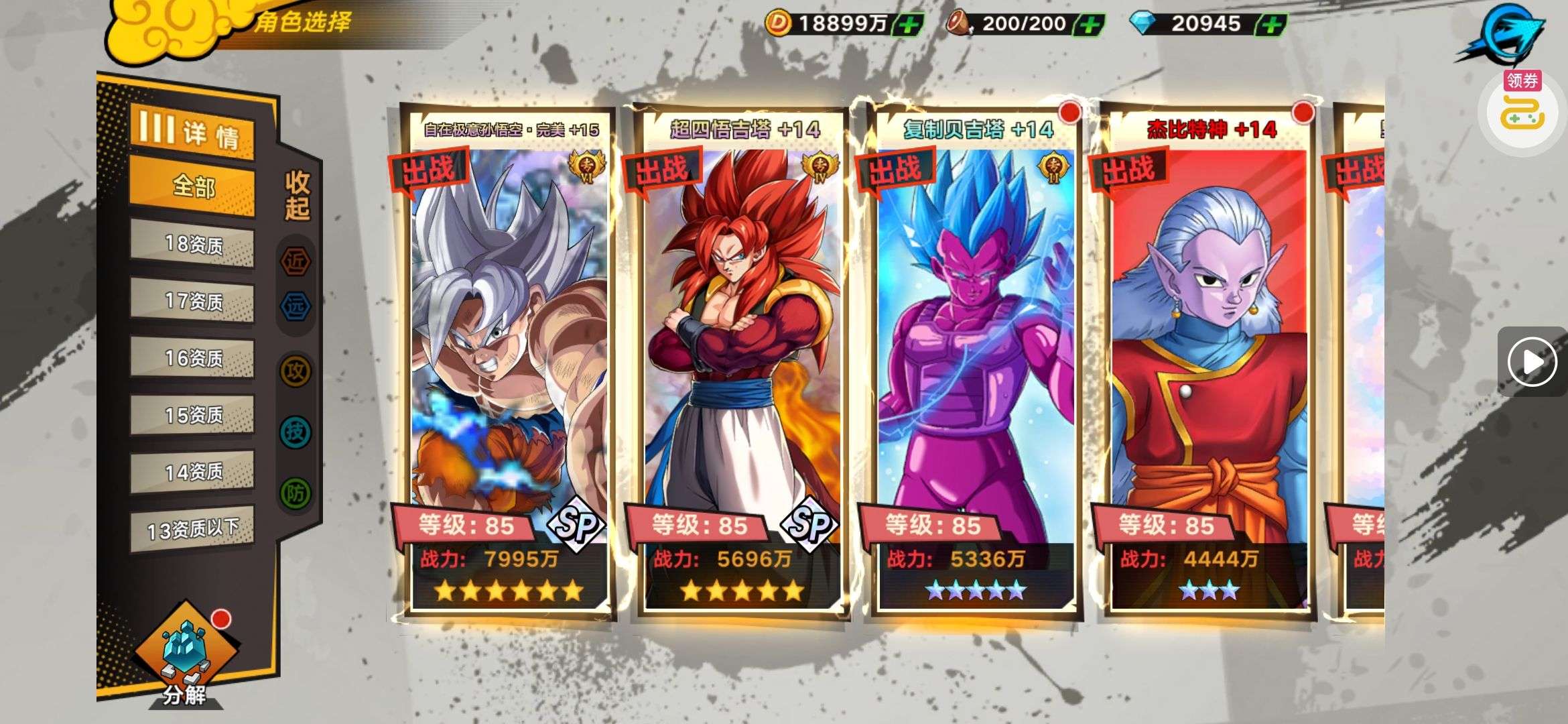Screen dimensions: 1568x724
Task: Toggle the 技 skill type filter
Action: [x=296, y=432]
